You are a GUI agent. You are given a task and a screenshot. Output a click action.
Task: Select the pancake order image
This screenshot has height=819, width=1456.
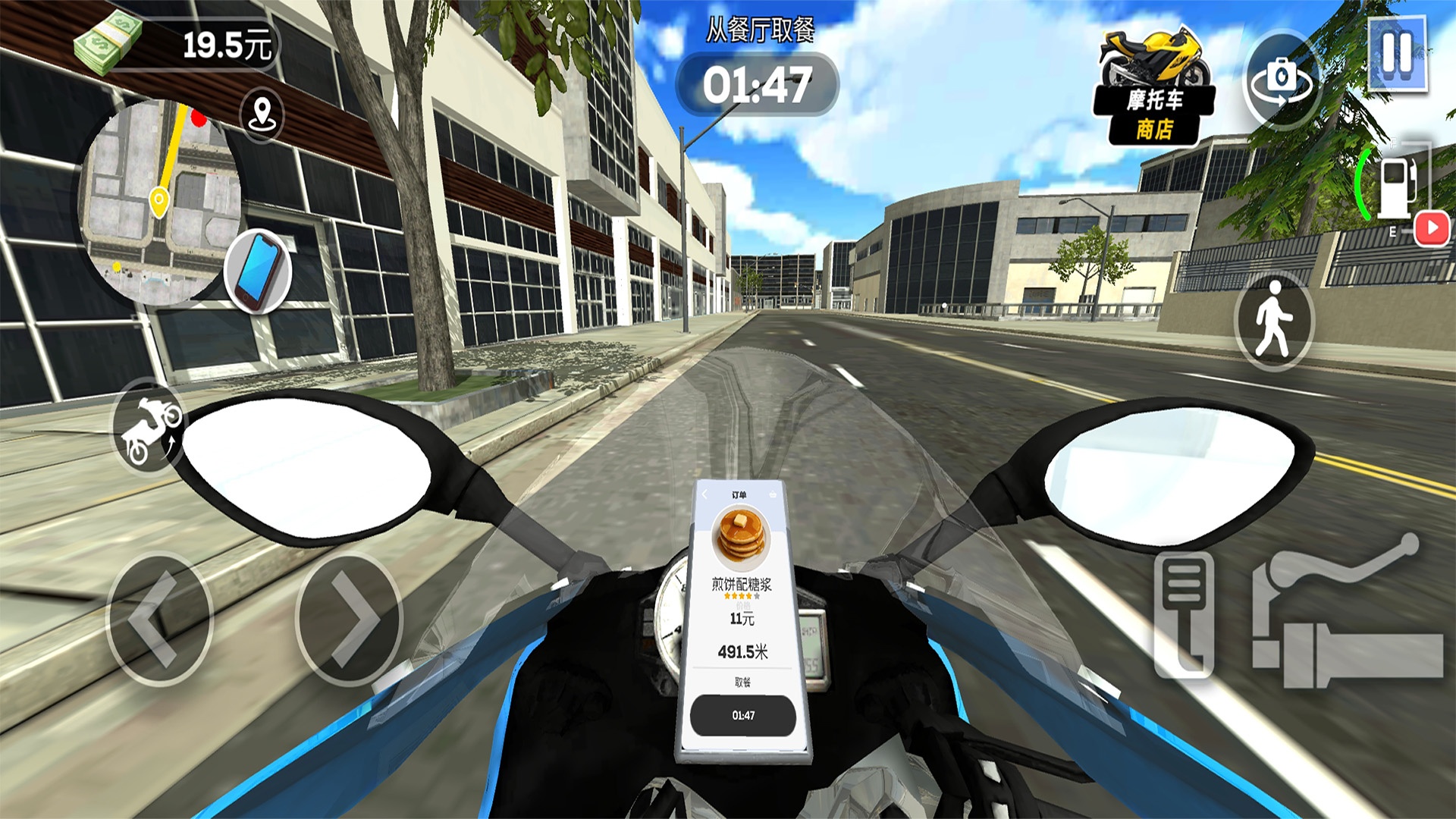(x=741, y=537)
